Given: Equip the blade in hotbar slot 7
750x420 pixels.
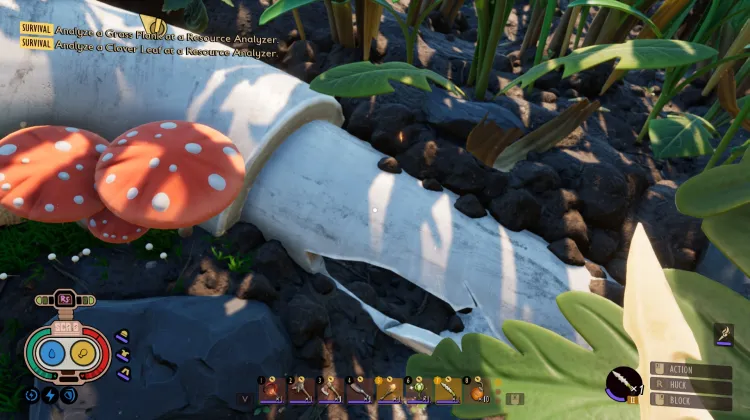Looking at the screenshot, I should [x=447, y=389].
